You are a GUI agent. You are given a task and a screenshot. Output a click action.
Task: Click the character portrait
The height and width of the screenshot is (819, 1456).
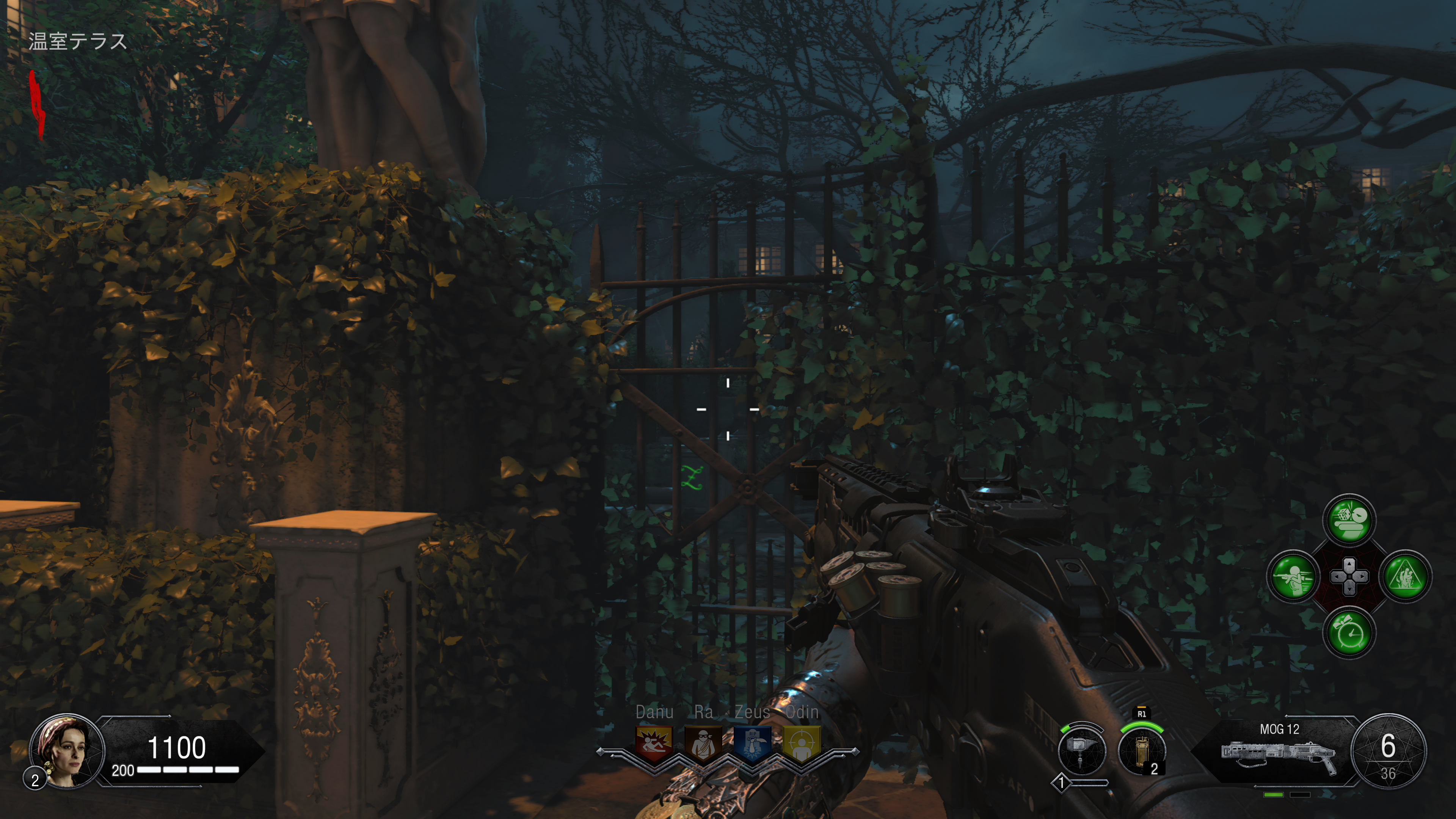pyautogui.click(x=67, y=751)
